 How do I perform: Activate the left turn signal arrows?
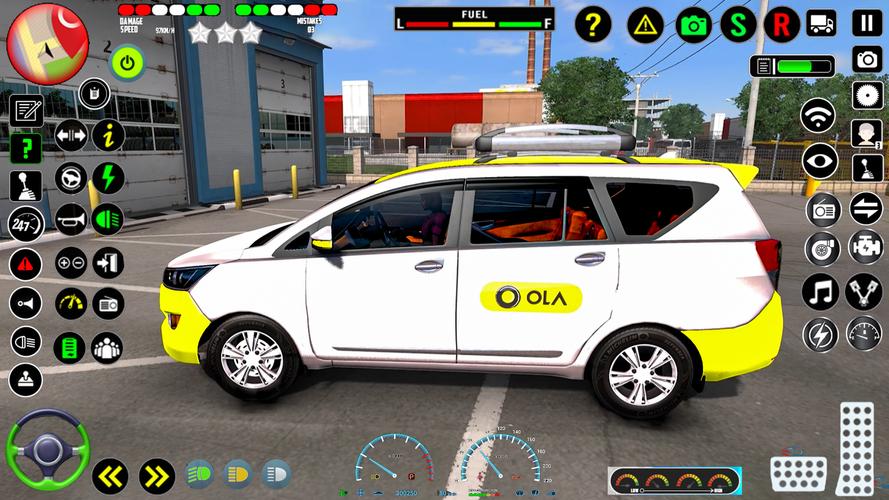coord(110,476)
